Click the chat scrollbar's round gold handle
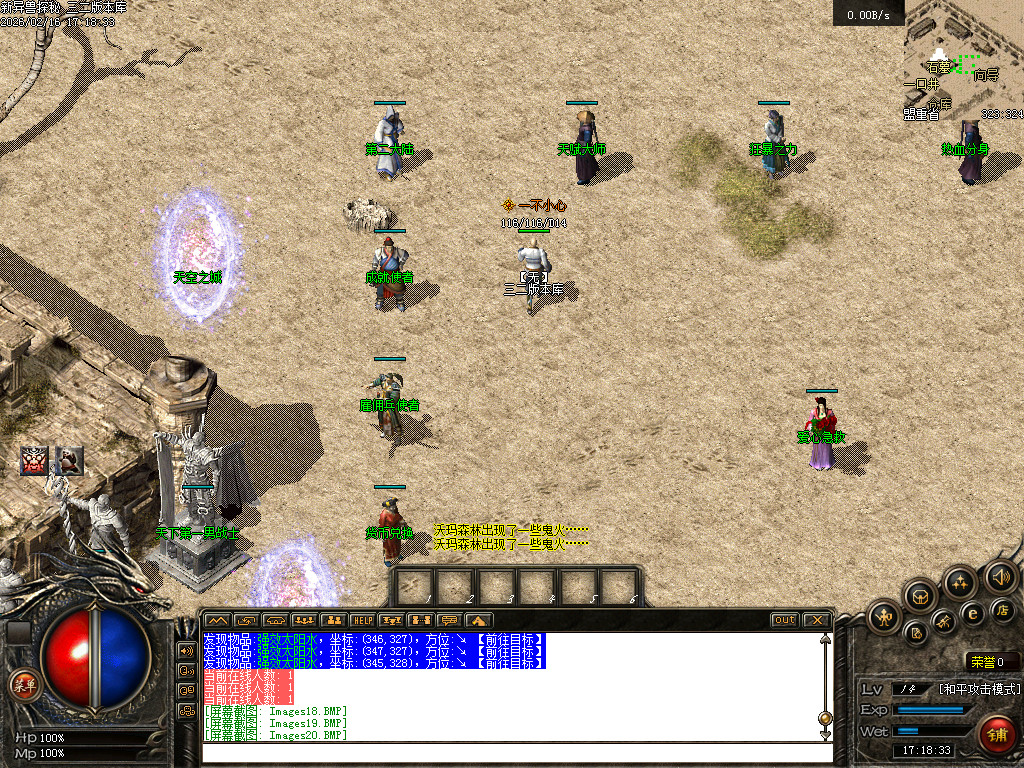 [x=825, y=717]
